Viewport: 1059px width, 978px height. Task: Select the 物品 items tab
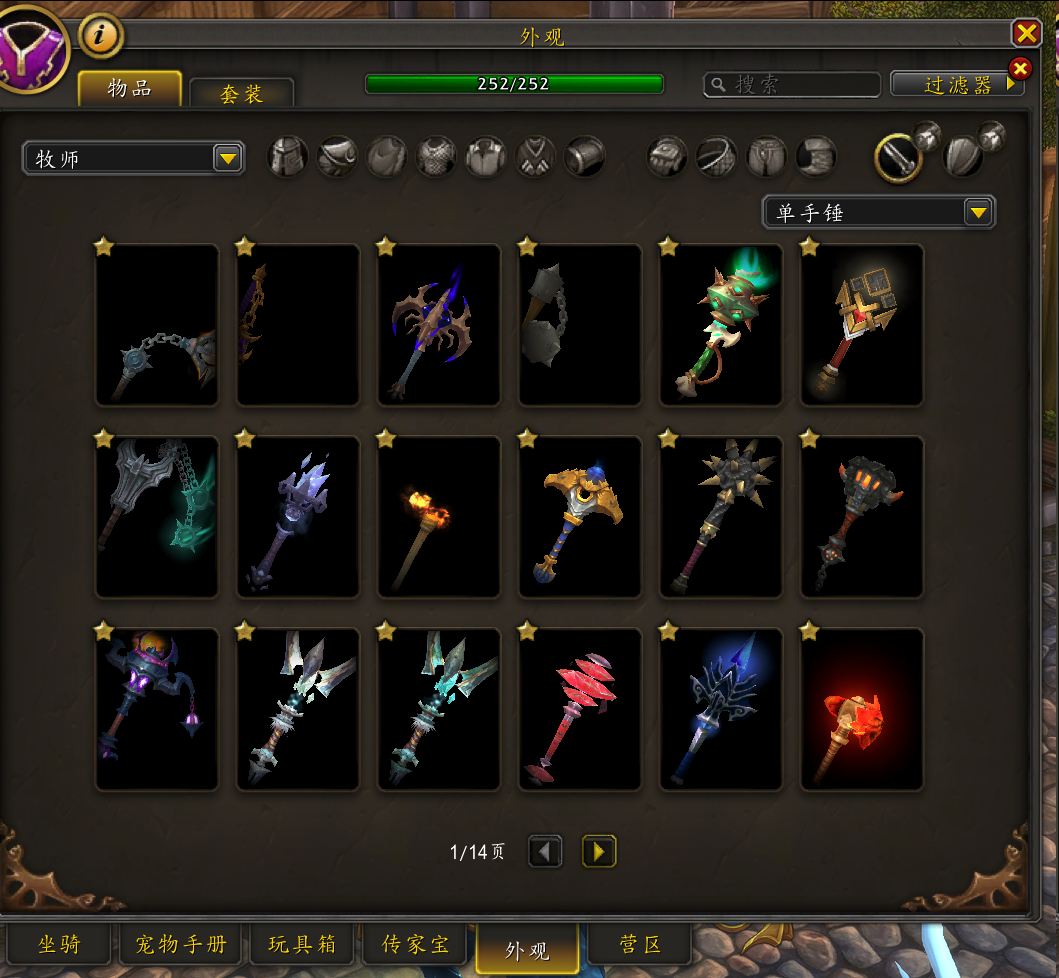pyautogui.click(x=130, y=88)
